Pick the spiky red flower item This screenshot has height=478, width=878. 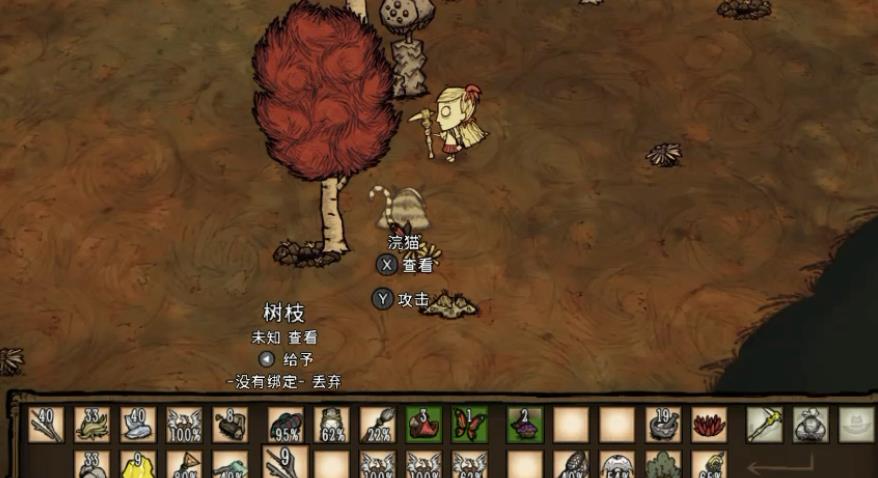click(710, 424)
